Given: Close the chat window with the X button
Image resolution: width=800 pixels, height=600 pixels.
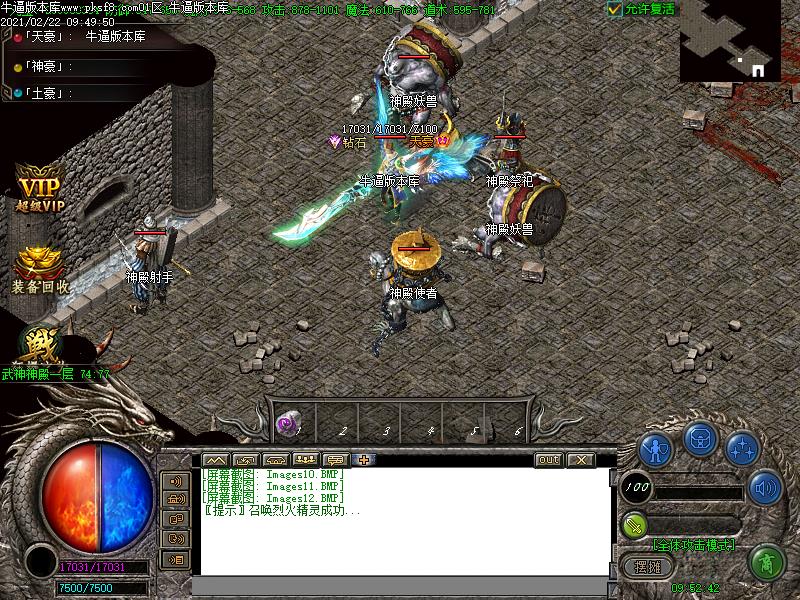Looking at the screenshot, I should pos(581,460).
